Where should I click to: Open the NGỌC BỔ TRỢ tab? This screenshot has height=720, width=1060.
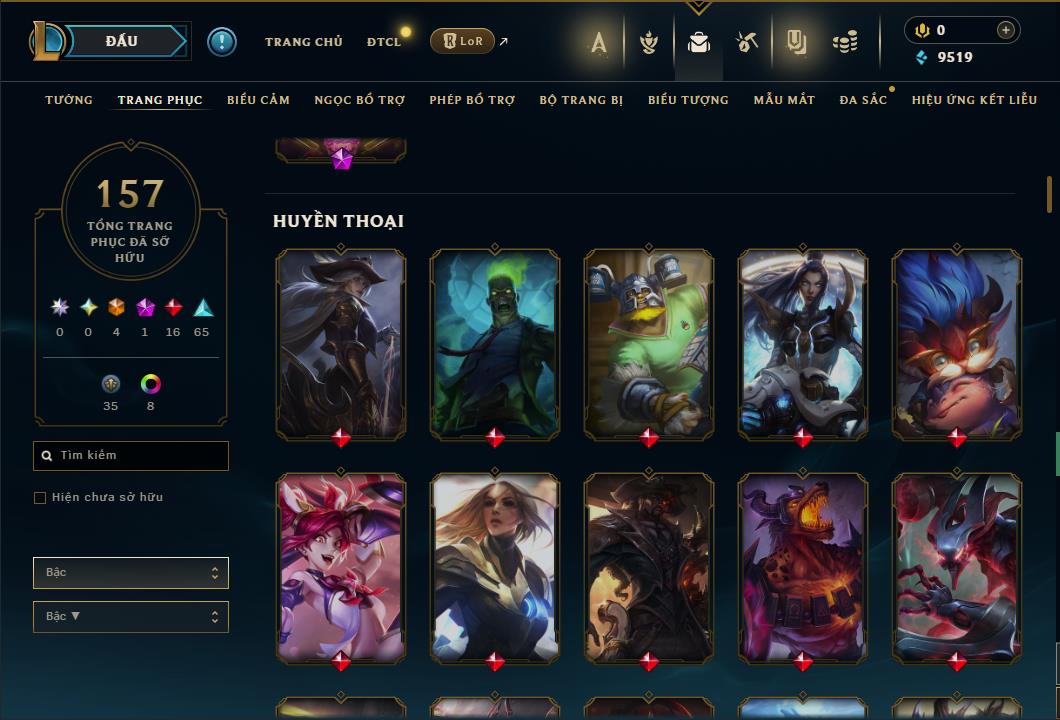(360, 100)
